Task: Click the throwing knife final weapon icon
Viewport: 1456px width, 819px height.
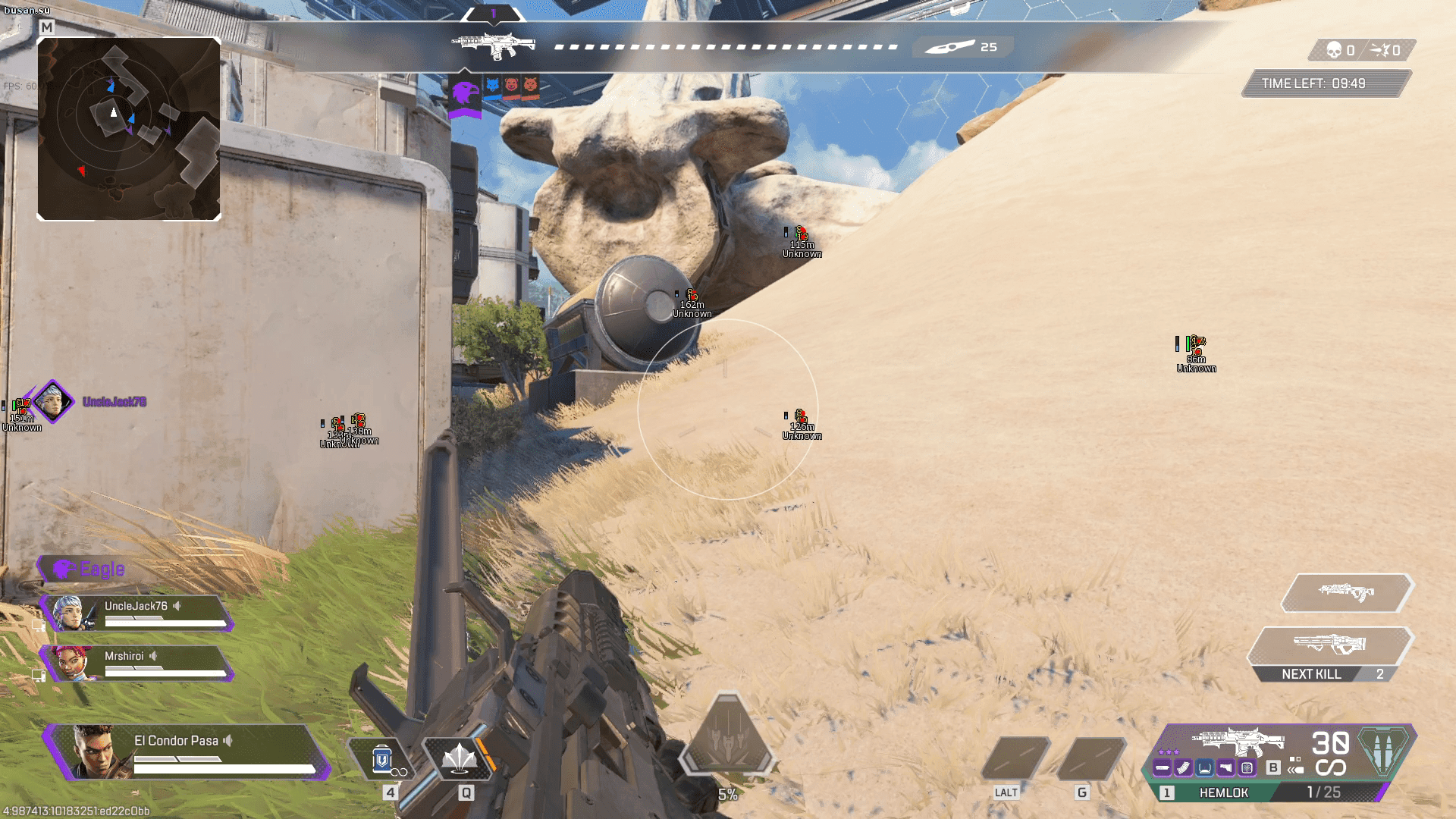Action: coord(949,47)
